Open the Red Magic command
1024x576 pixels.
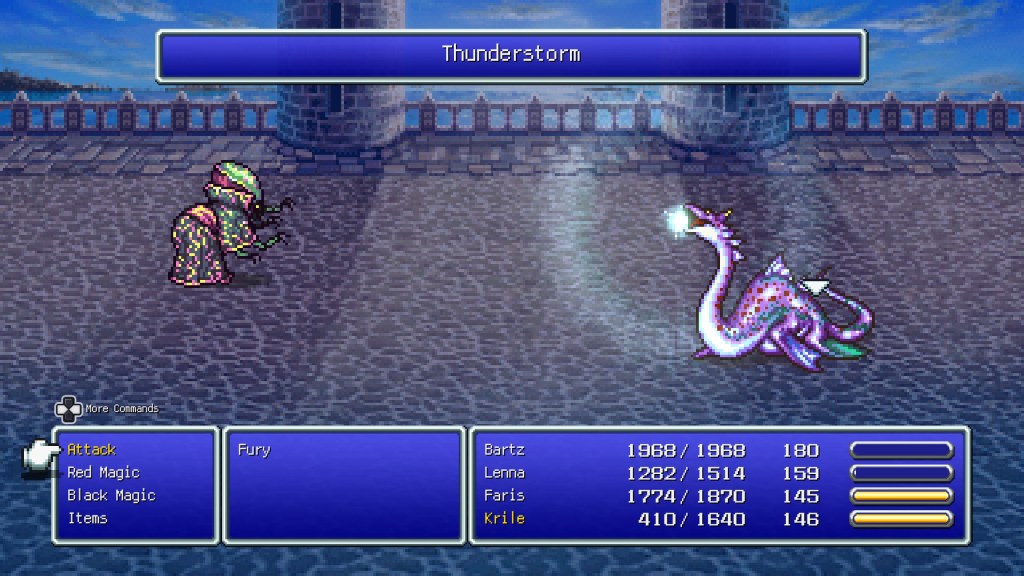click(103, 473)
